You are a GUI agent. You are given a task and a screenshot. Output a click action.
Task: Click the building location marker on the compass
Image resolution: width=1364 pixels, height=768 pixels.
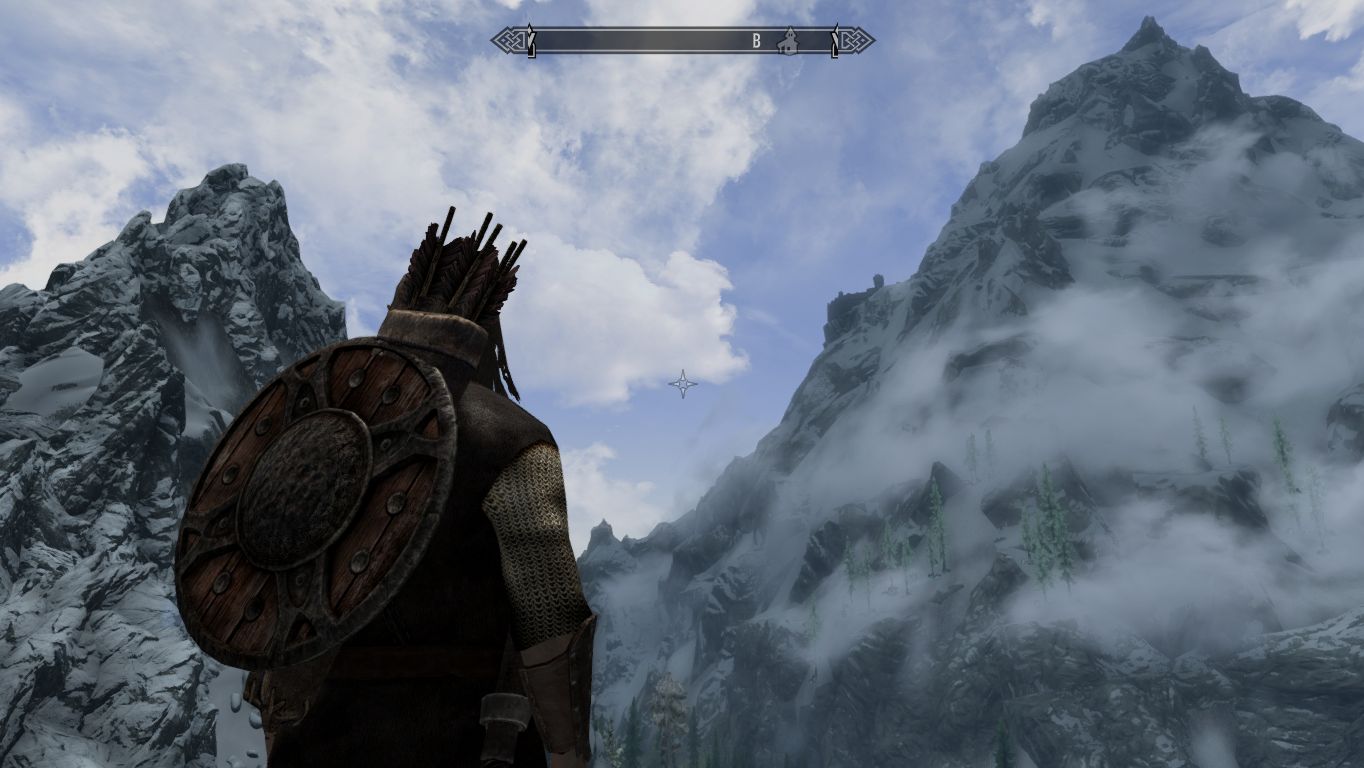pyautogui.click(x=789, y=41)
